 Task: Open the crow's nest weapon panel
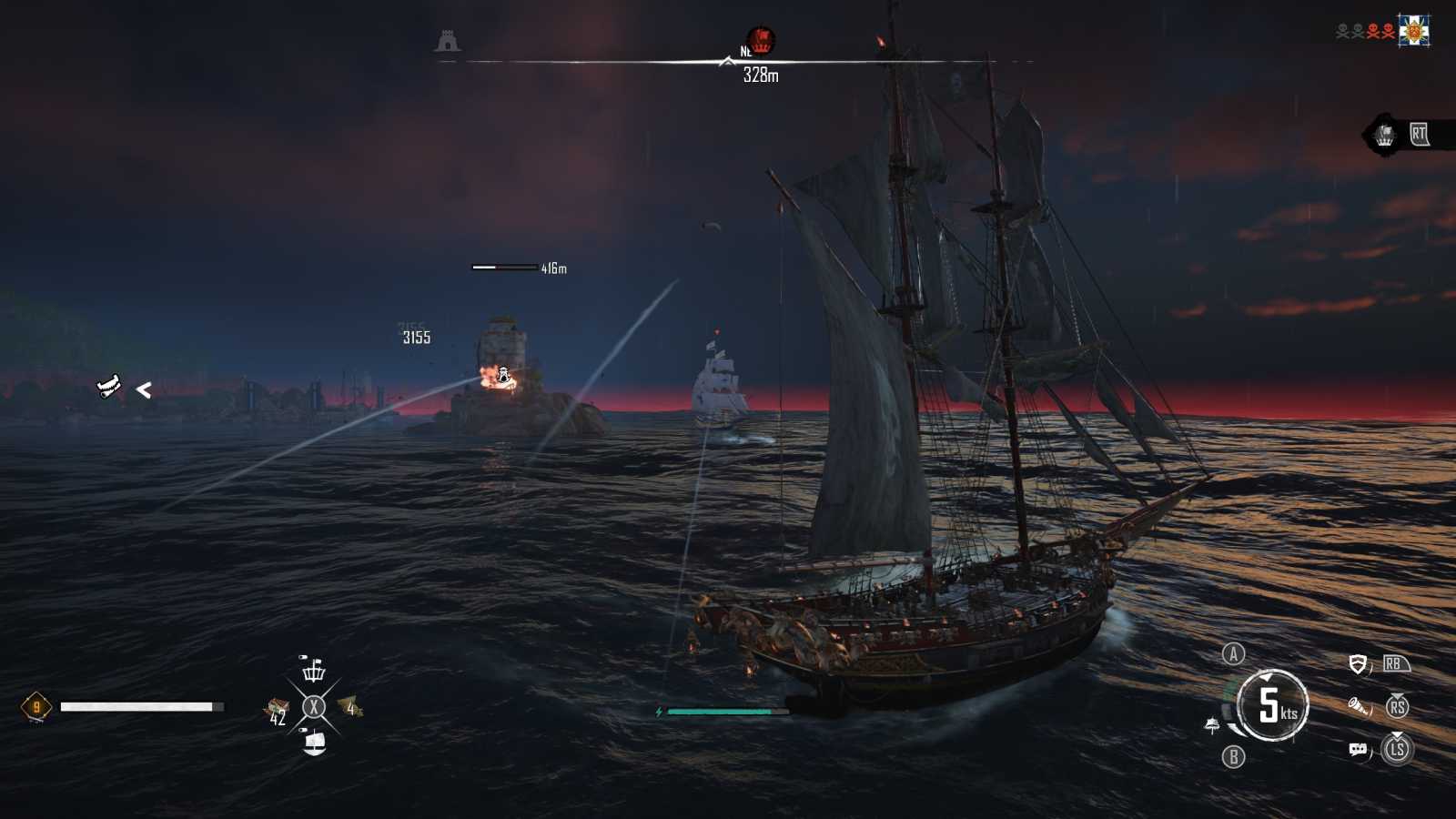tap(1385, 136)
